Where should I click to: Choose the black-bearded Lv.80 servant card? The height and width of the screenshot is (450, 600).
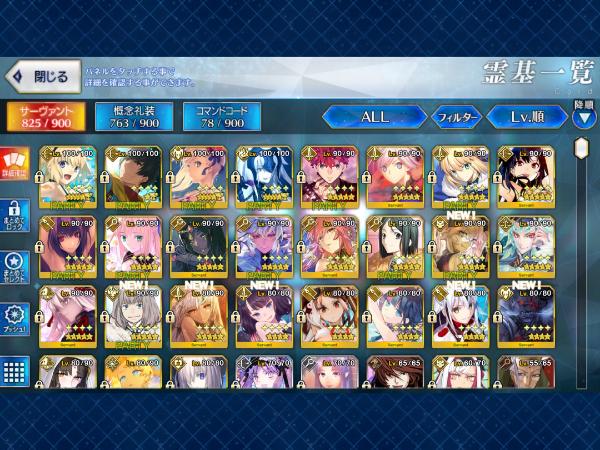(525, 174)
